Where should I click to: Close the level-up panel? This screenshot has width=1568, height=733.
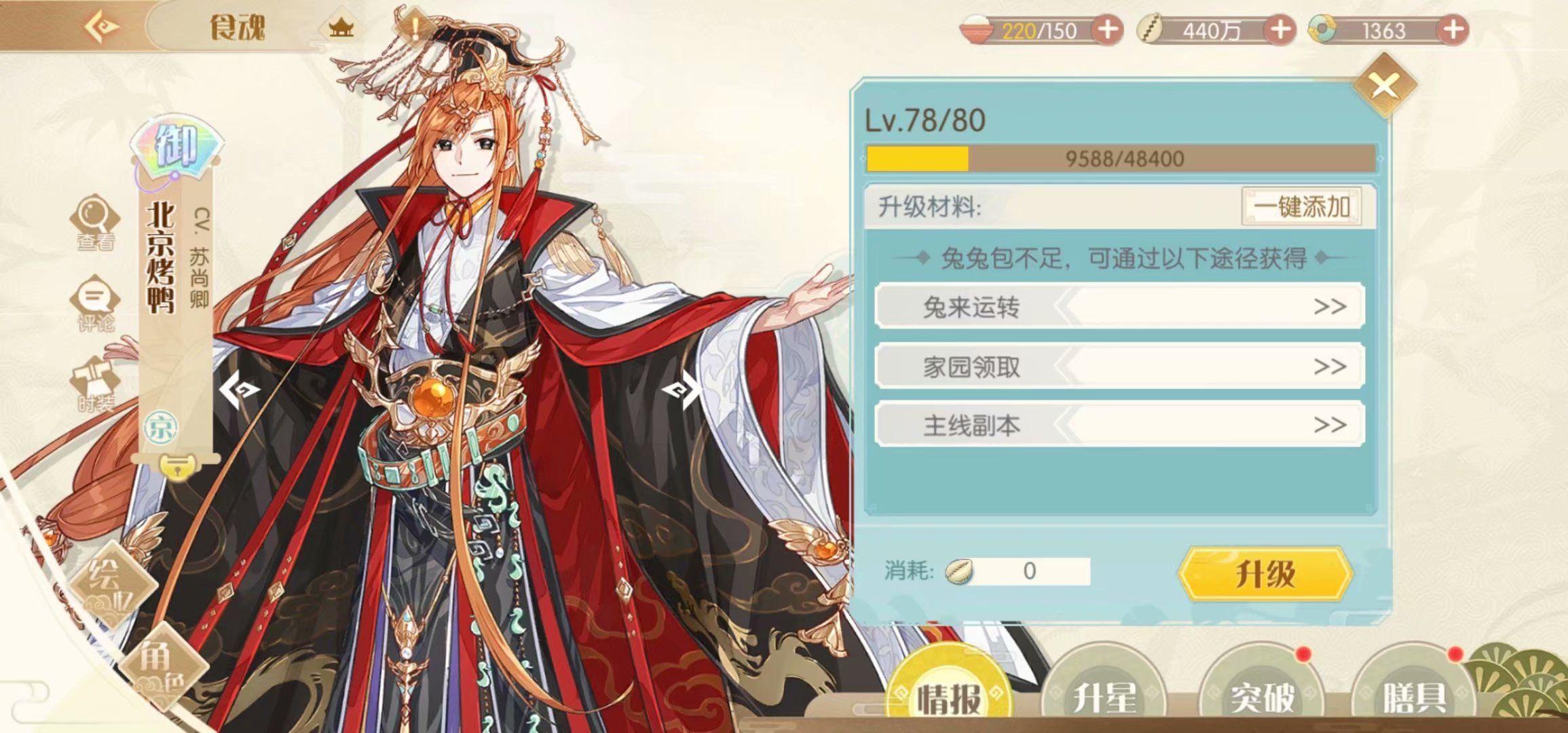pos(1384,86)
